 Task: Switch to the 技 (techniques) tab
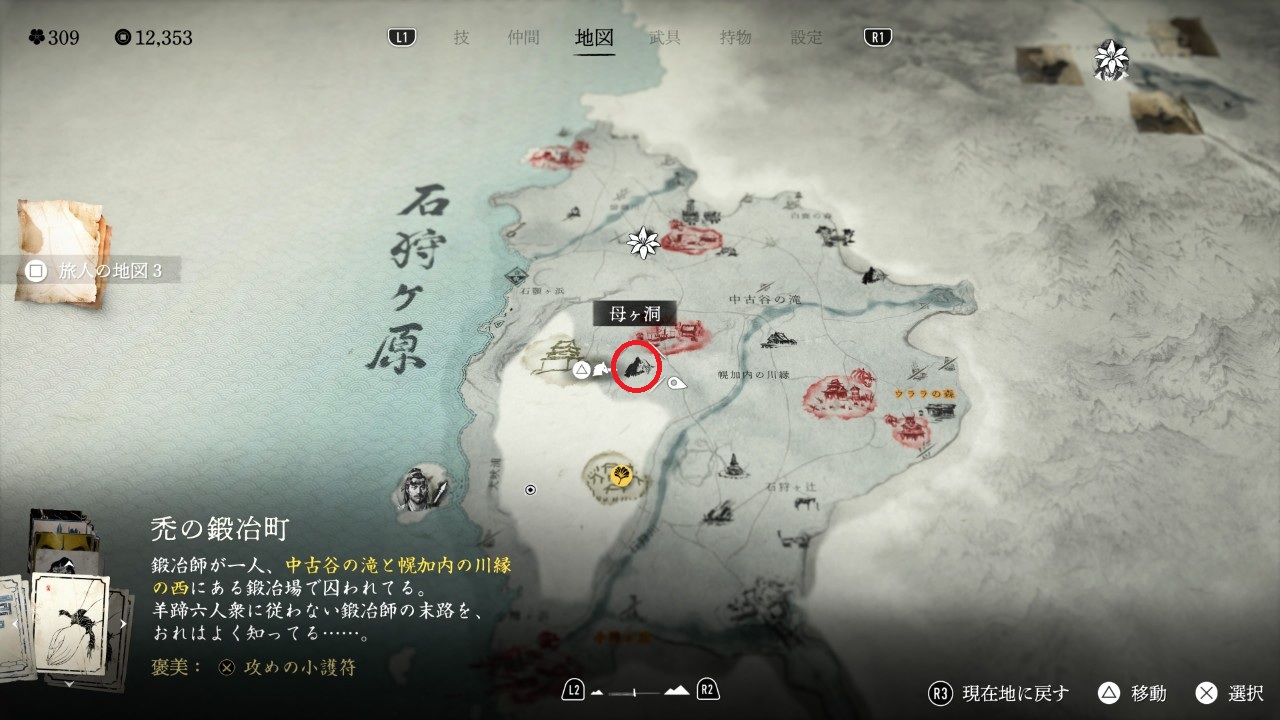coord(461,38)
